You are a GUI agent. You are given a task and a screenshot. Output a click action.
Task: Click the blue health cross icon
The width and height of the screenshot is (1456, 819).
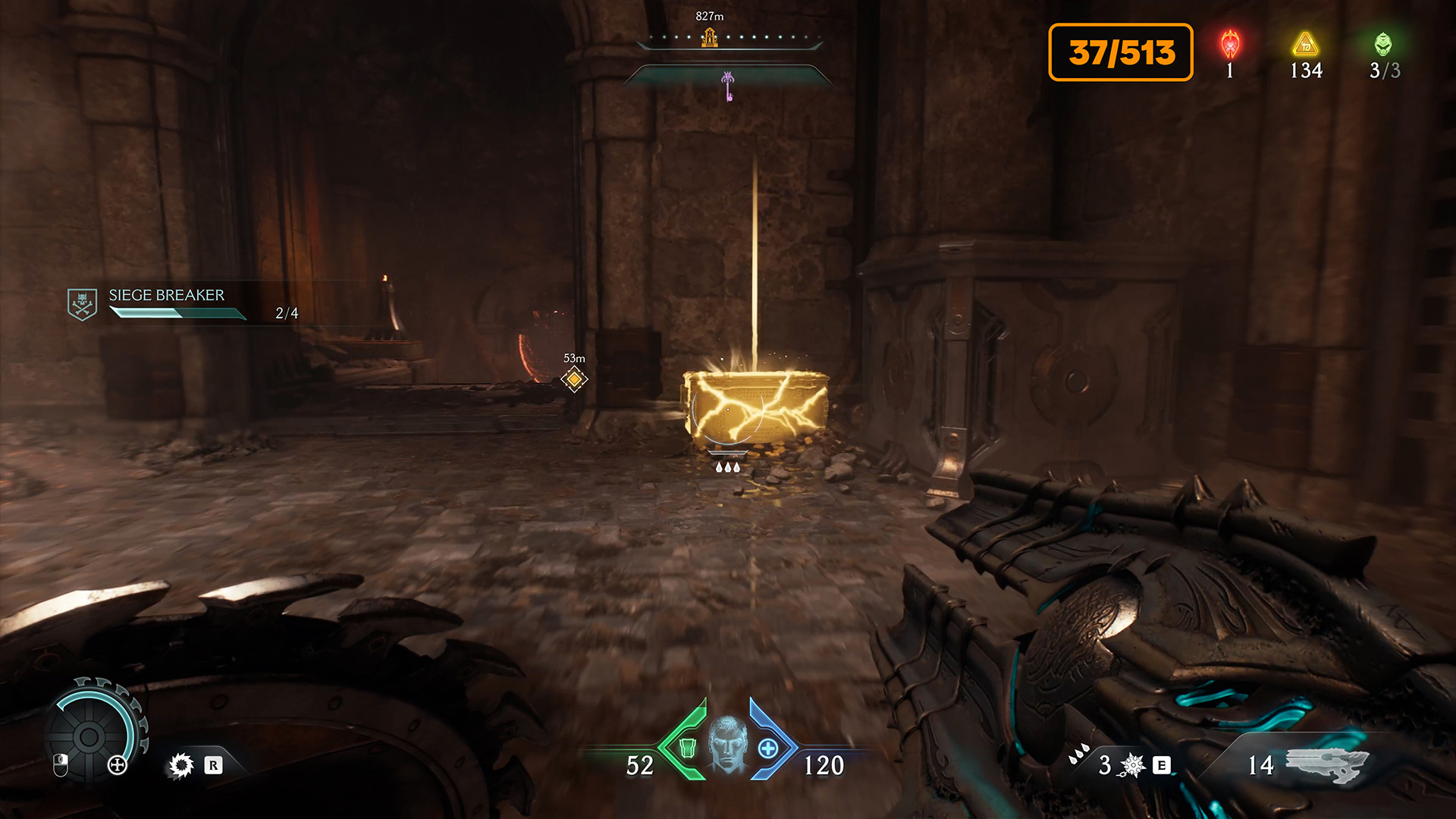768,748
